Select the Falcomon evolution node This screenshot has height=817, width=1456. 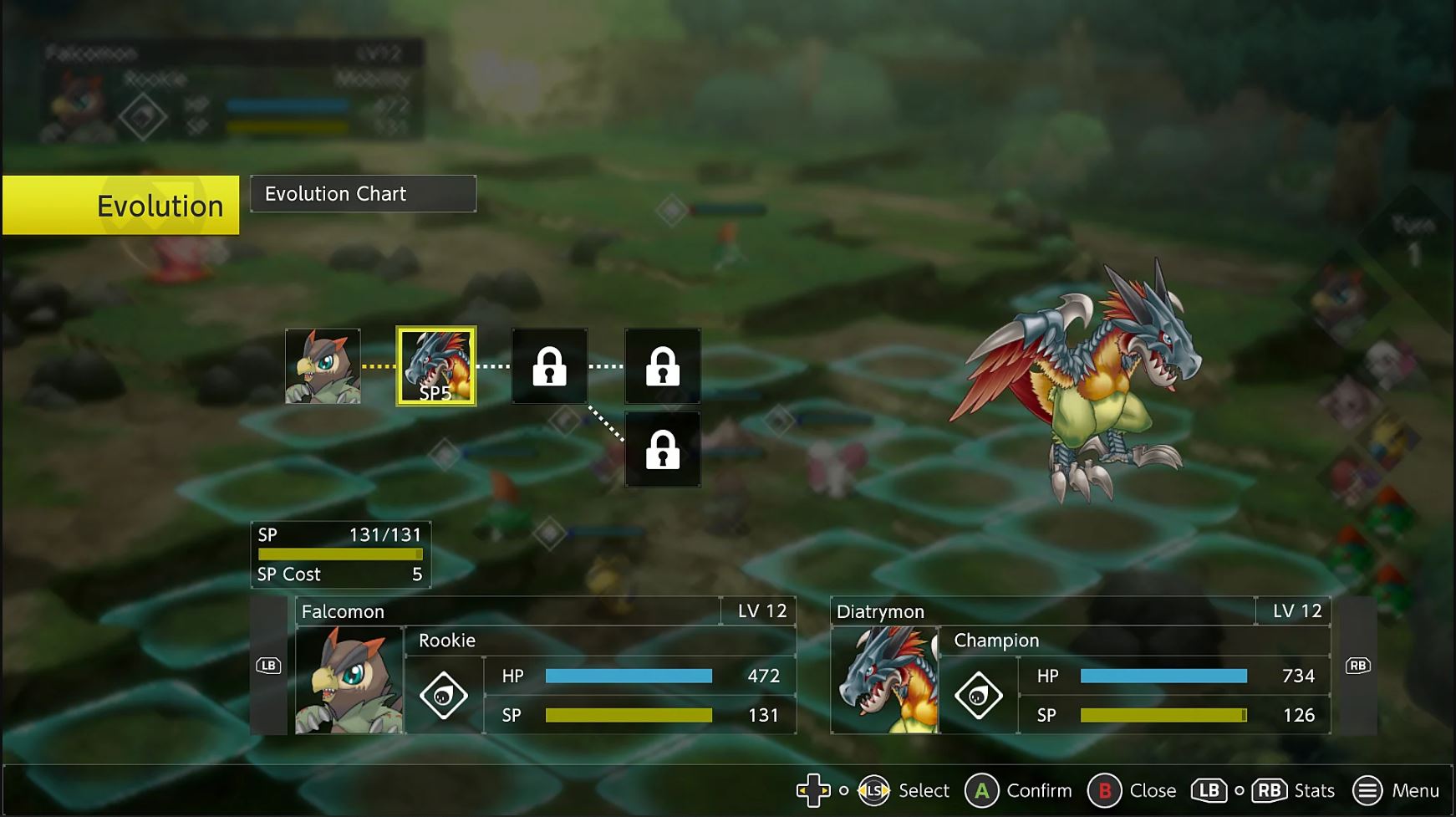coord(323,366)
